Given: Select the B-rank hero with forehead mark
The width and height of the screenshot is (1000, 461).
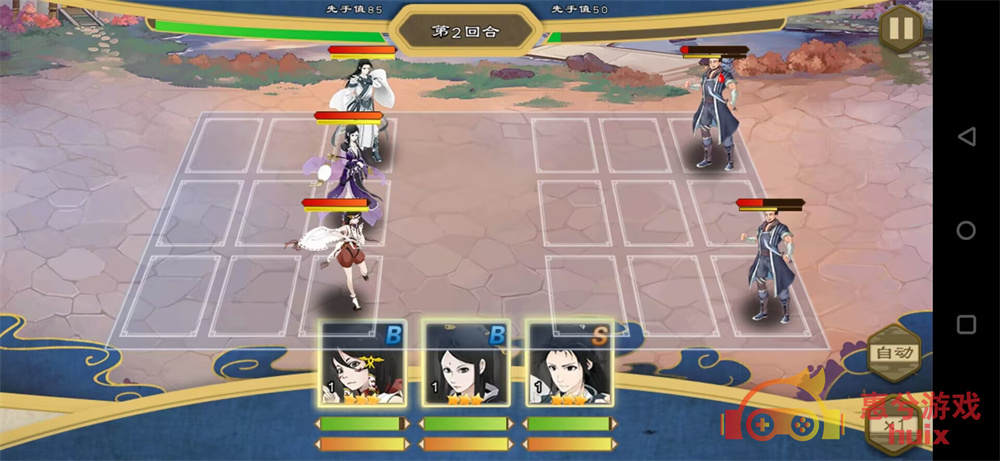Looking at the screenshot, I should (464, 364).
